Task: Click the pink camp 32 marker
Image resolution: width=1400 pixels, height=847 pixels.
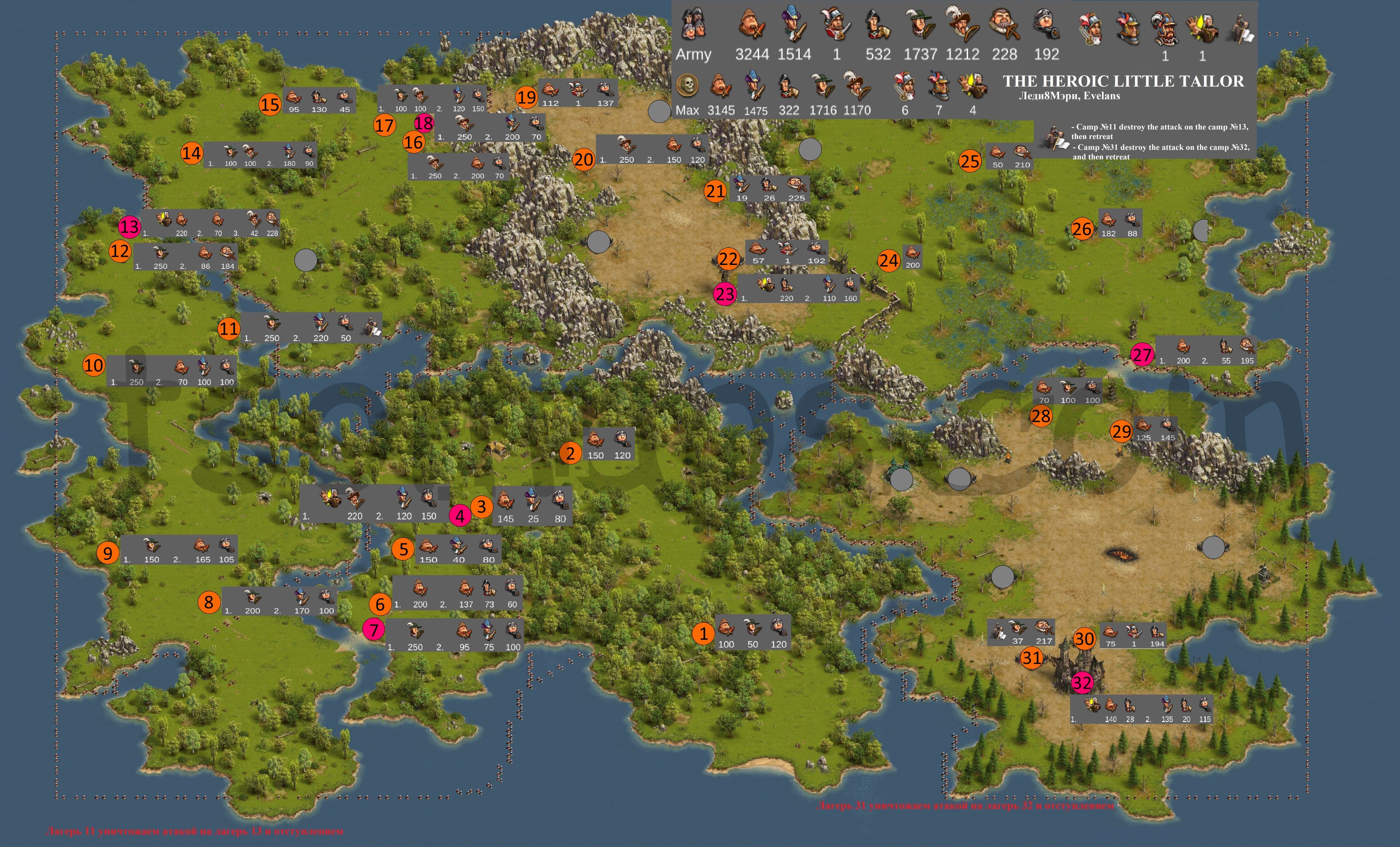Action: (x=1082, y=683)
